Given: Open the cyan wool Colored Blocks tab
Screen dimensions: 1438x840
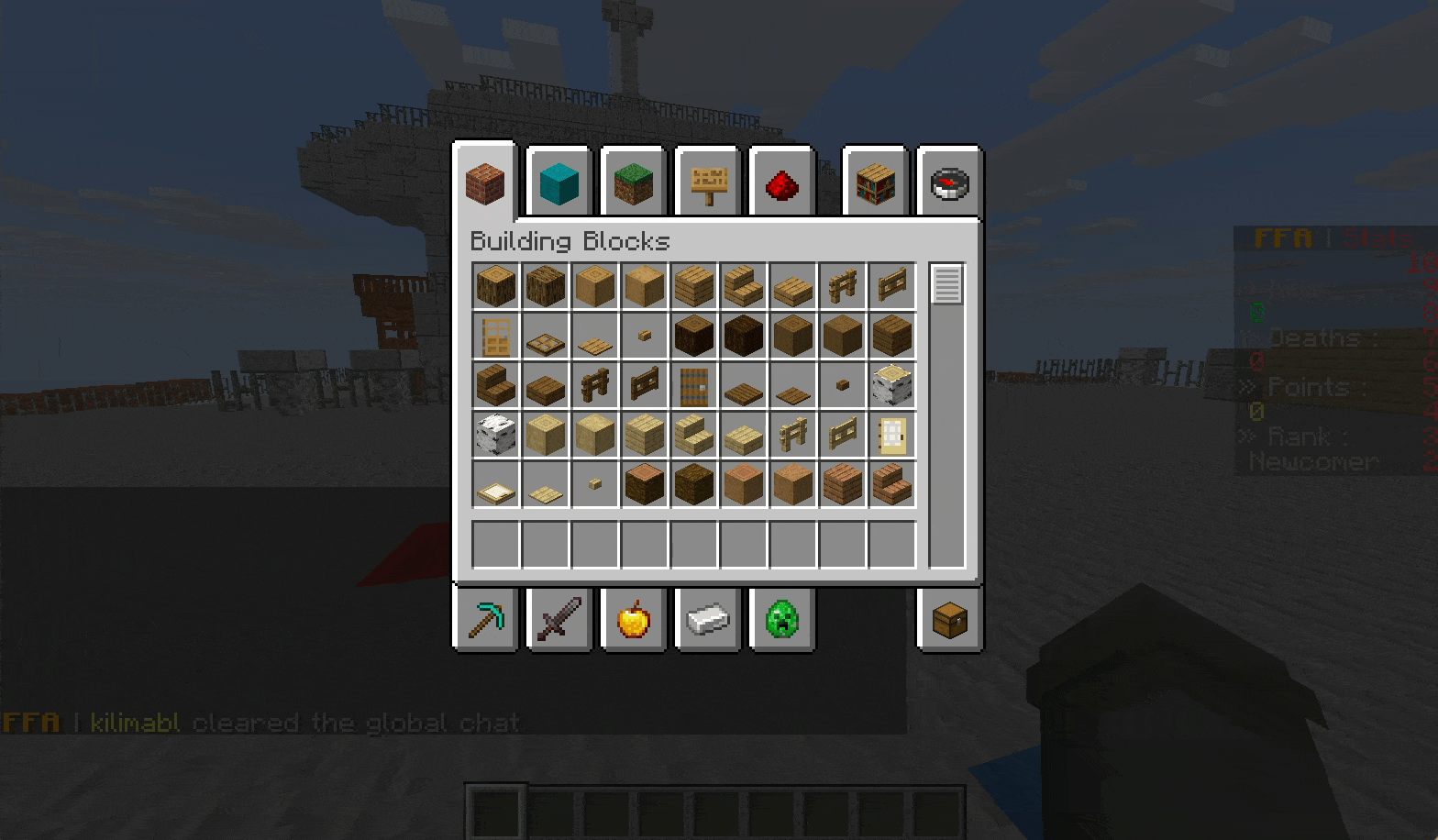Looking at the screenshot, I should click(x=559, y=183).
